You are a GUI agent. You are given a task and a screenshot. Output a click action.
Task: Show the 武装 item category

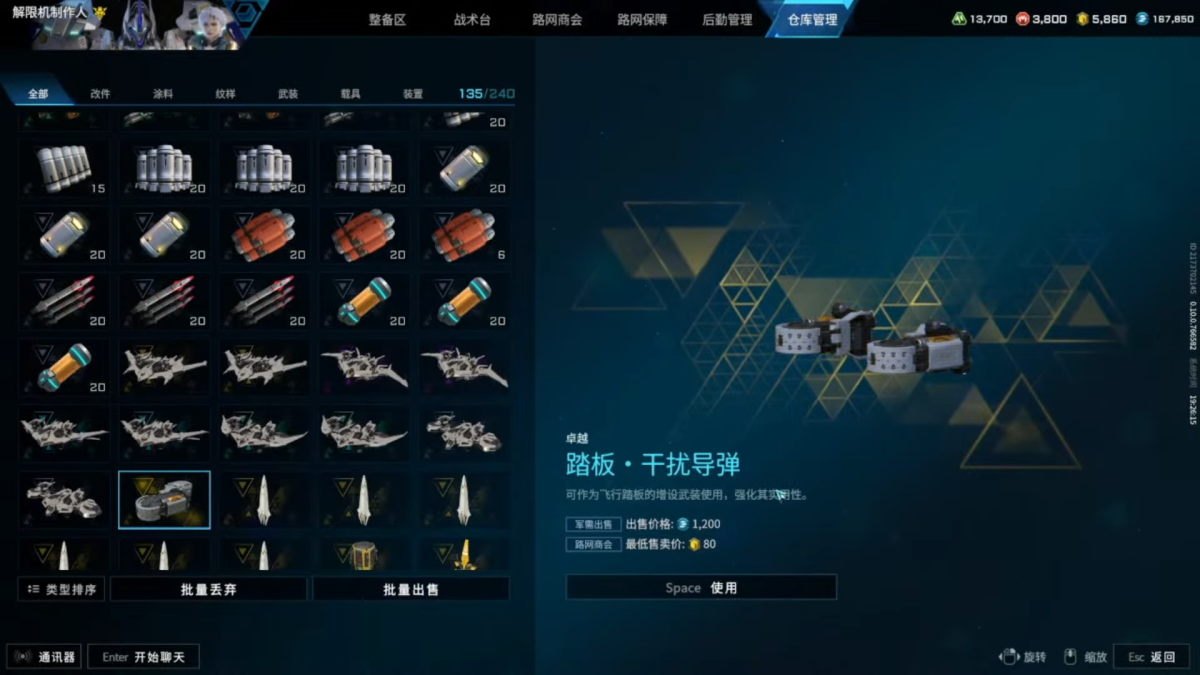point(288,94)
